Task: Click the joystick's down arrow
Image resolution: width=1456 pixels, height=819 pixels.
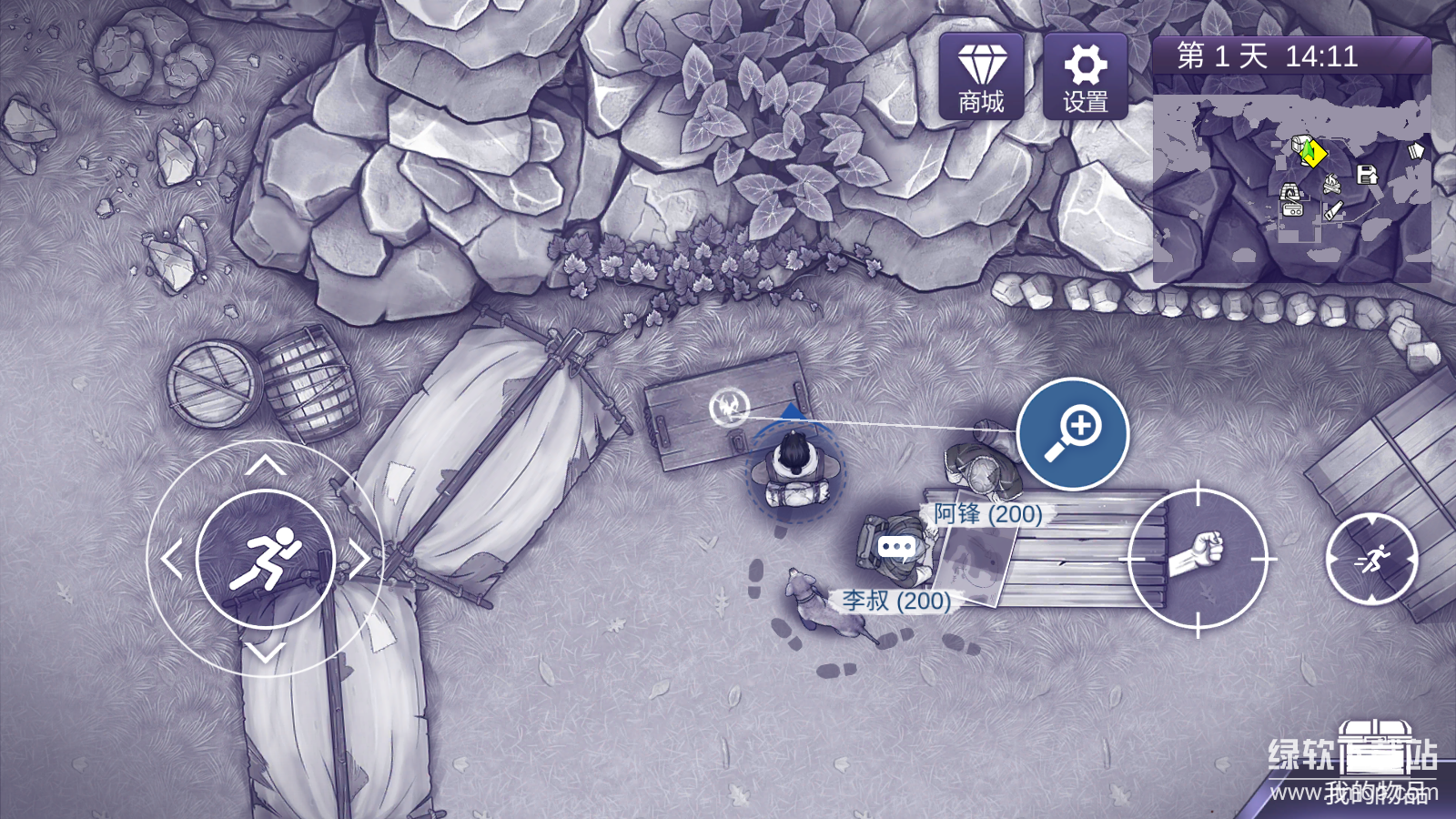Action: click(x=266, y=652)
